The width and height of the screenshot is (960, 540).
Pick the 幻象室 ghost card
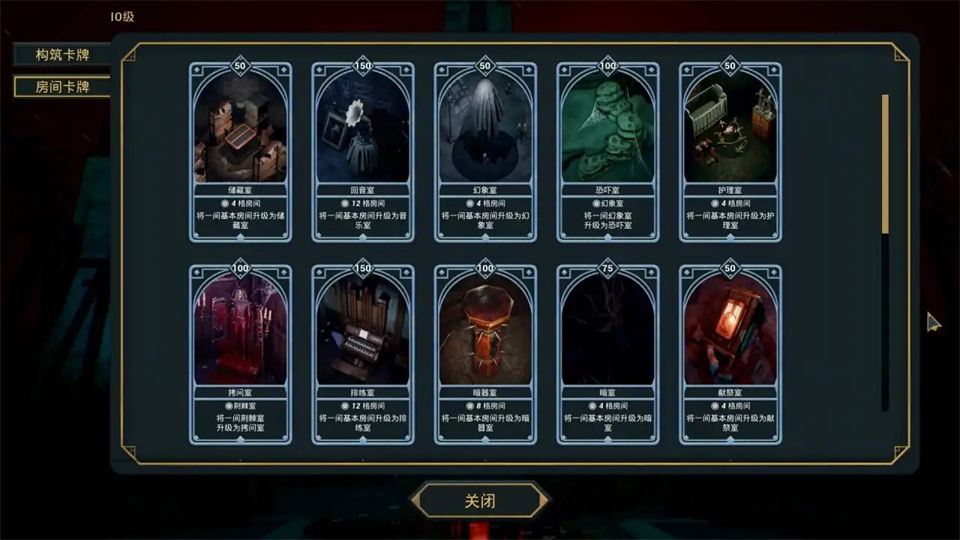tap(485, 152)
